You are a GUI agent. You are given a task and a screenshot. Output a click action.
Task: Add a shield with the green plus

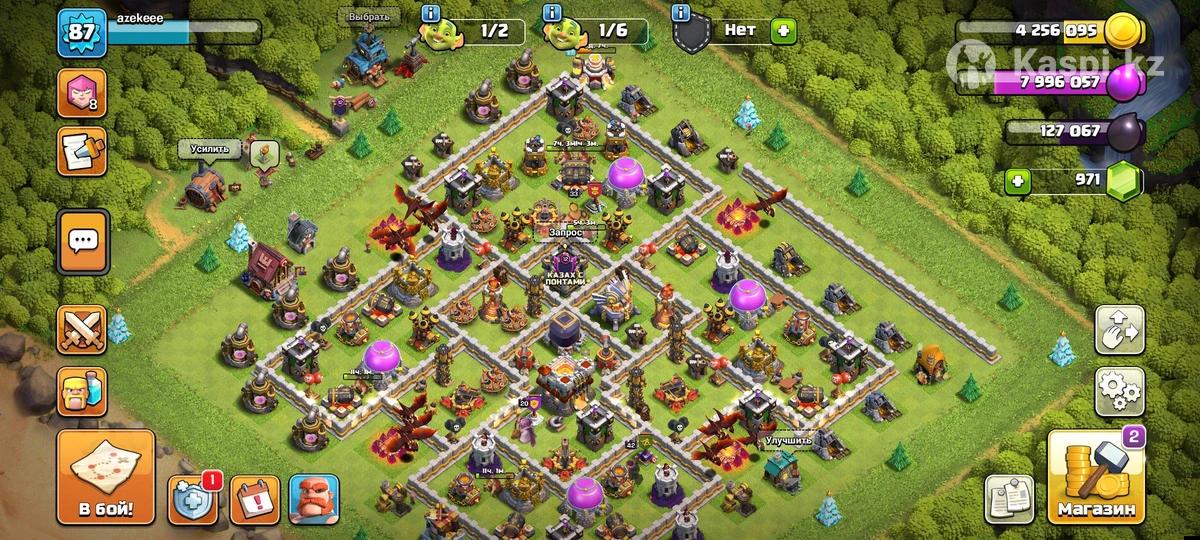tap(783, 31)
